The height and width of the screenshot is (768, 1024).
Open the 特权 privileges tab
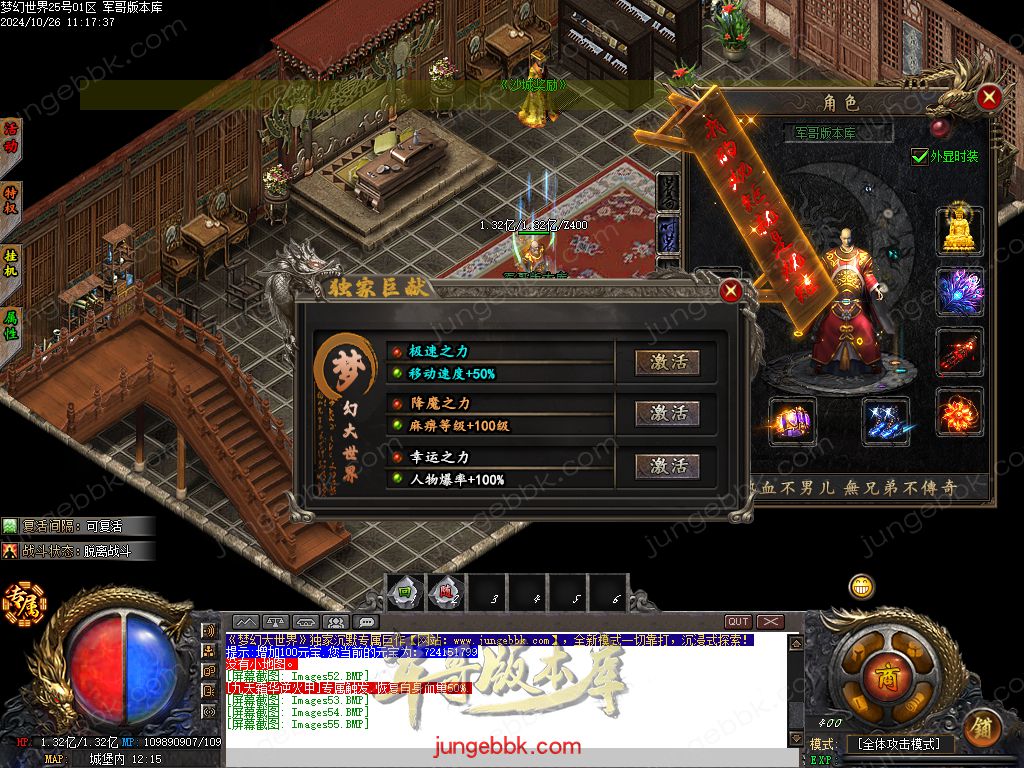click(11, 199)
